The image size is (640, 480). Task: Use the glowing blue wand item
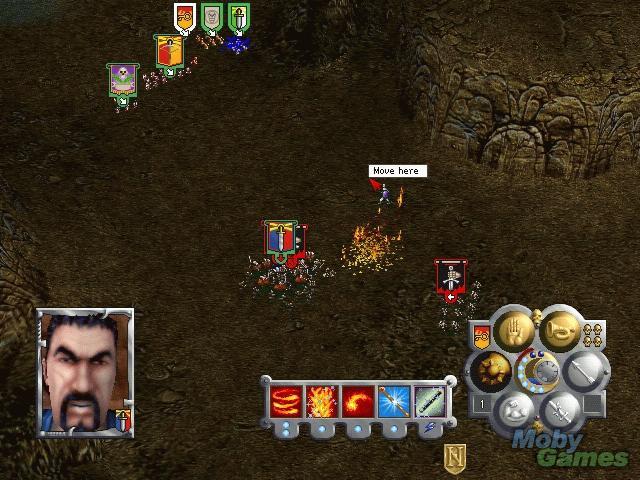coord(394,402)
